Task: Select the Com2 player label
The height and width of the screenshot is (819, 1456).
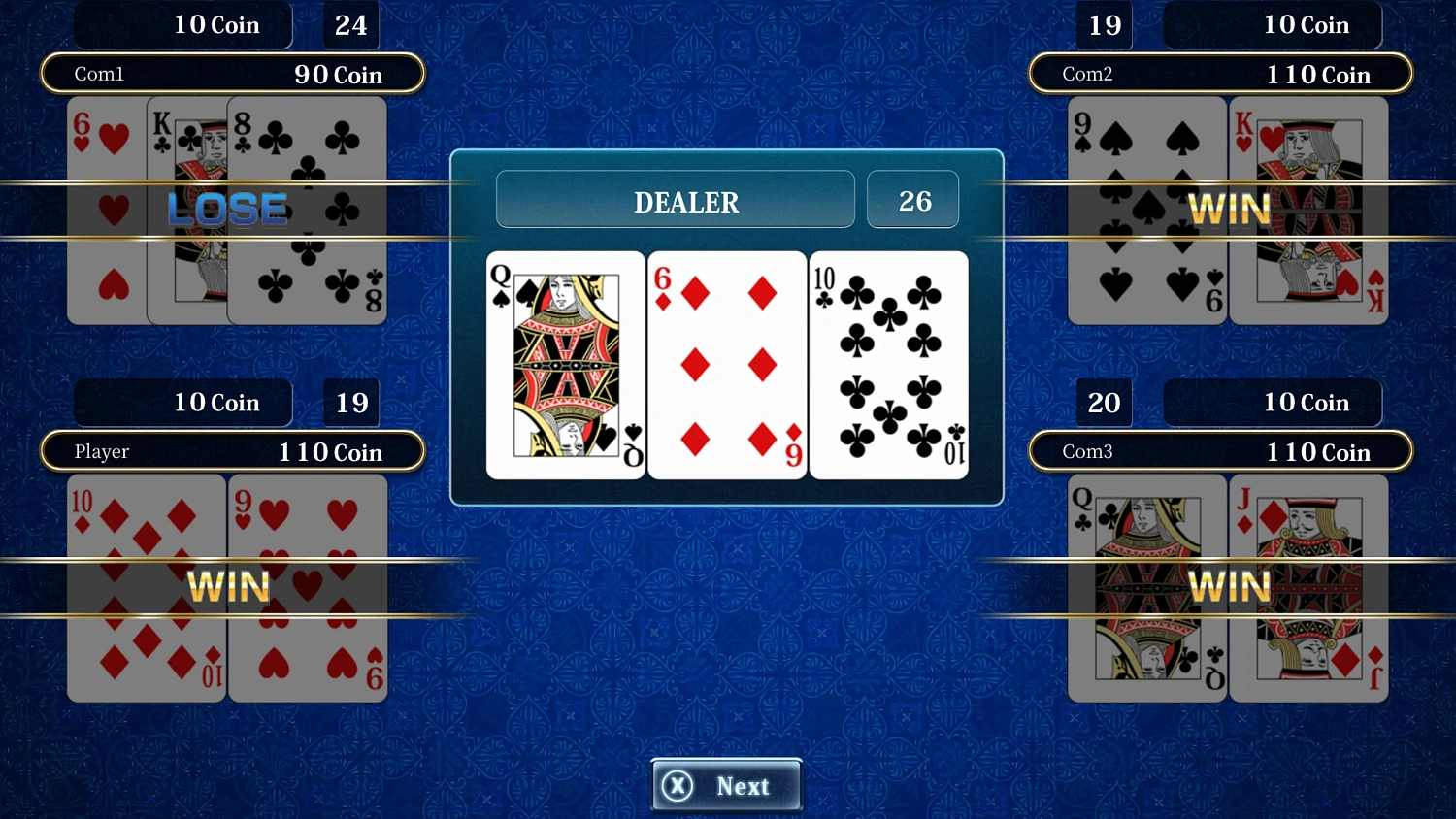Action: point(1087,73)
